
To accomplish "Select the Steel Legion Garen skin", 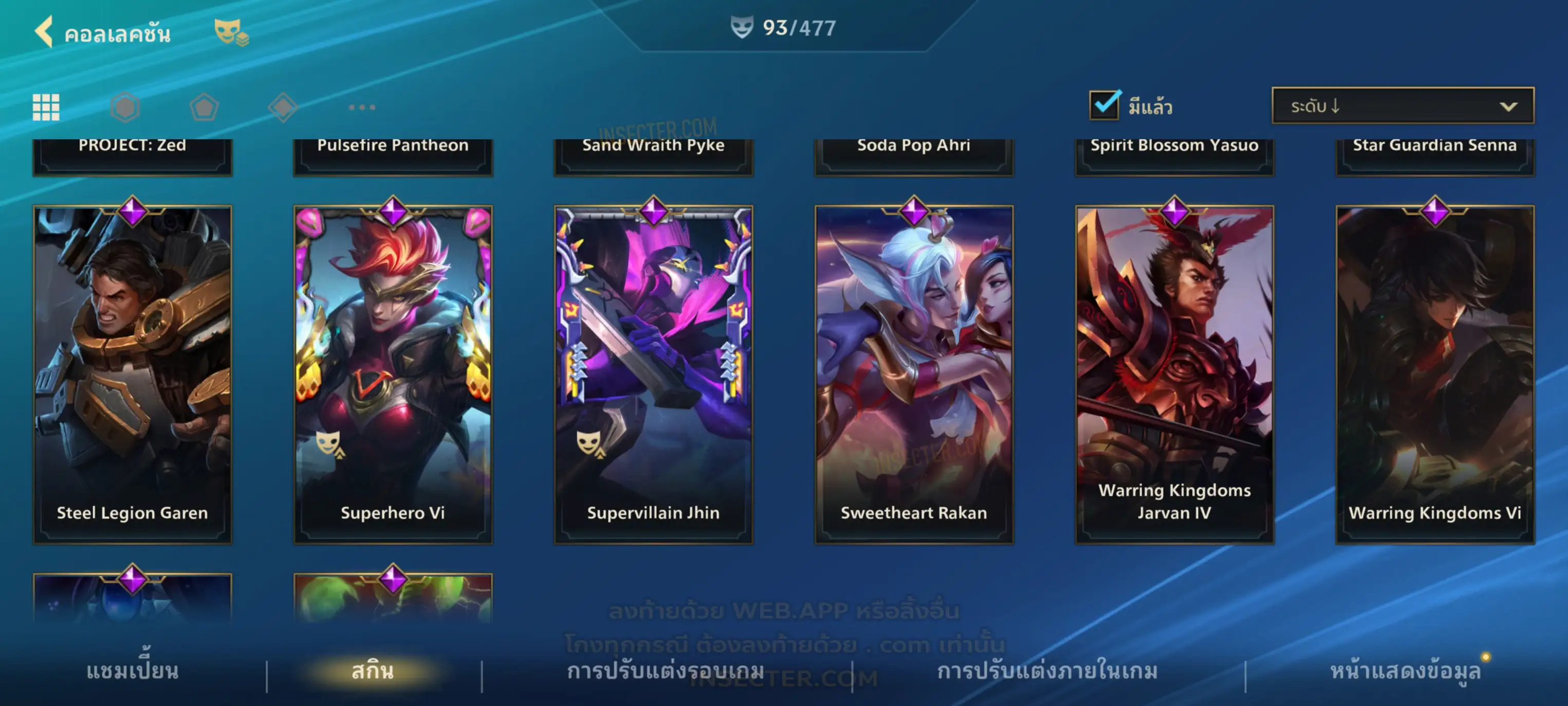I will click(132, 374).
